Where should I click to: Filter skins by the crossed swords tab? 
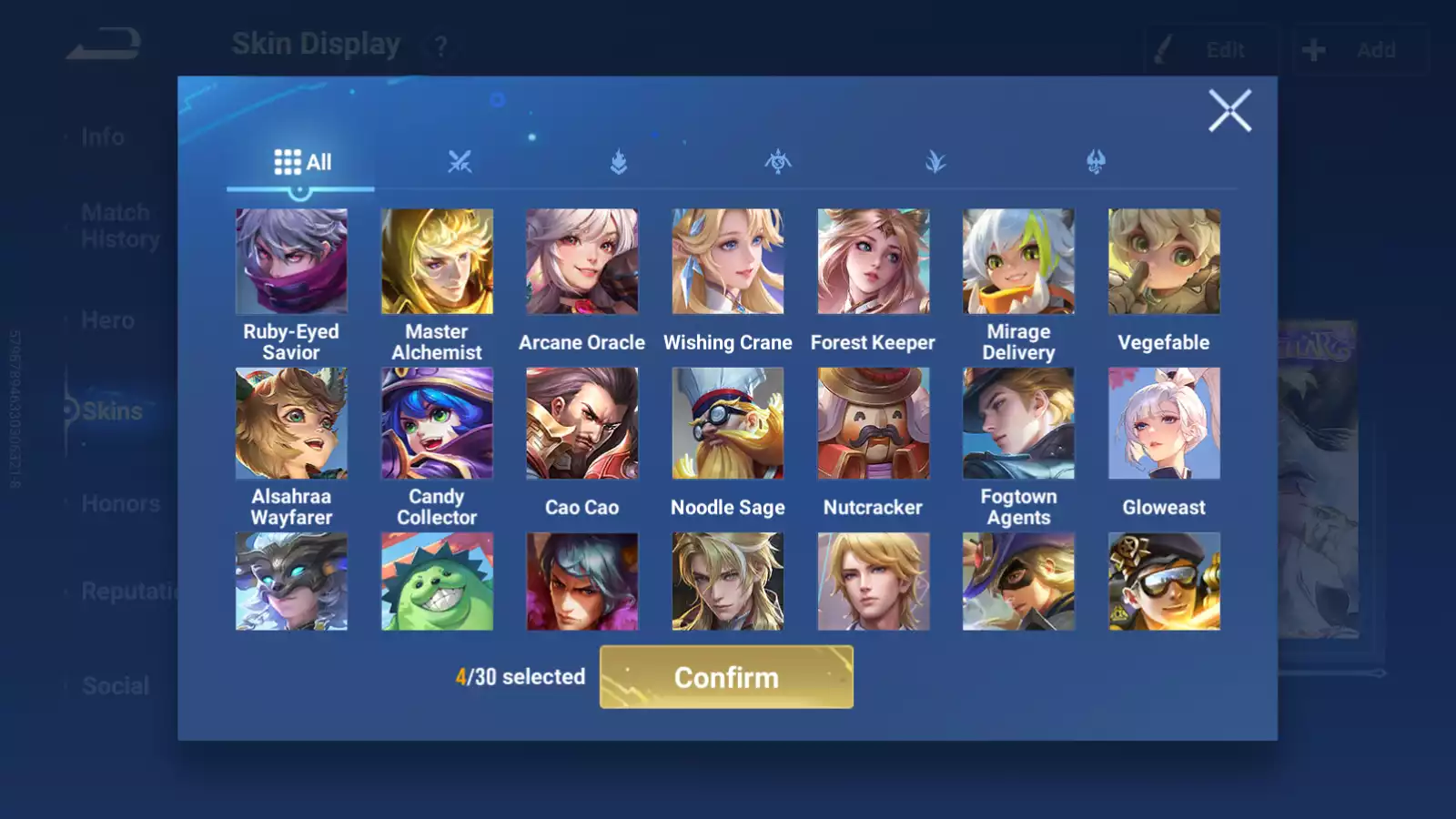click(460, 163)
